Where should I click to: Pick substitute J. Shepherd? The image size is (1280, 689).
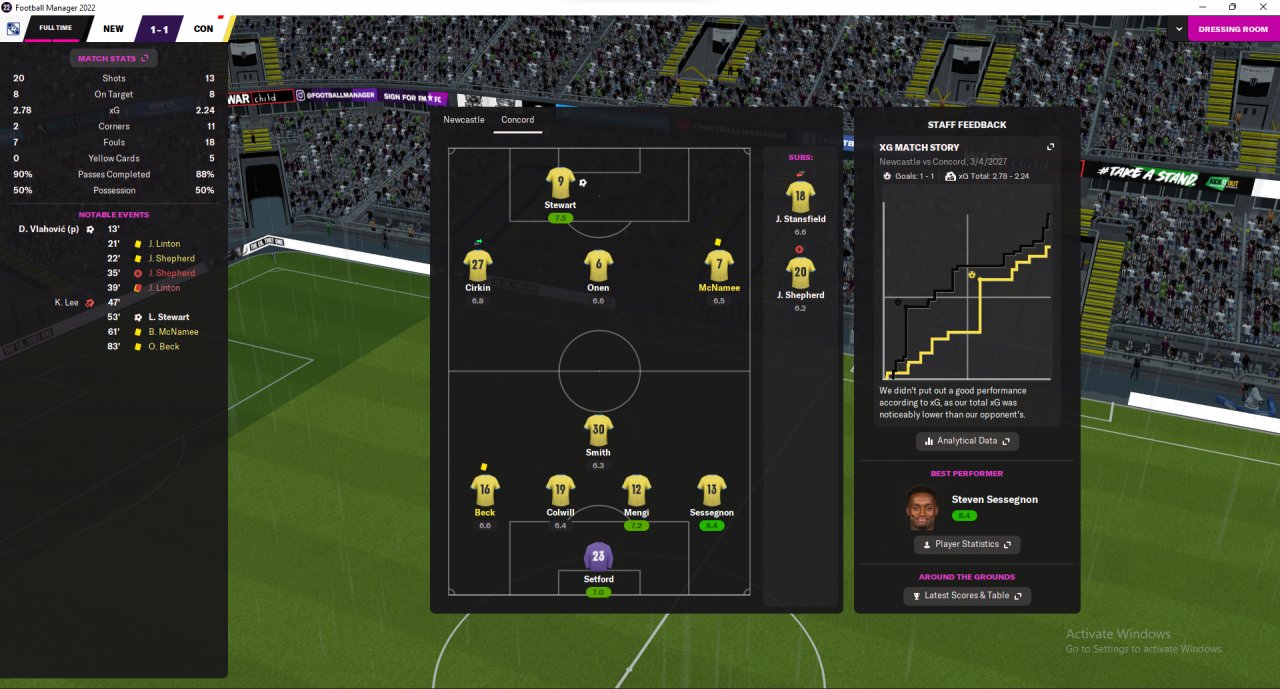coord(800,273)
